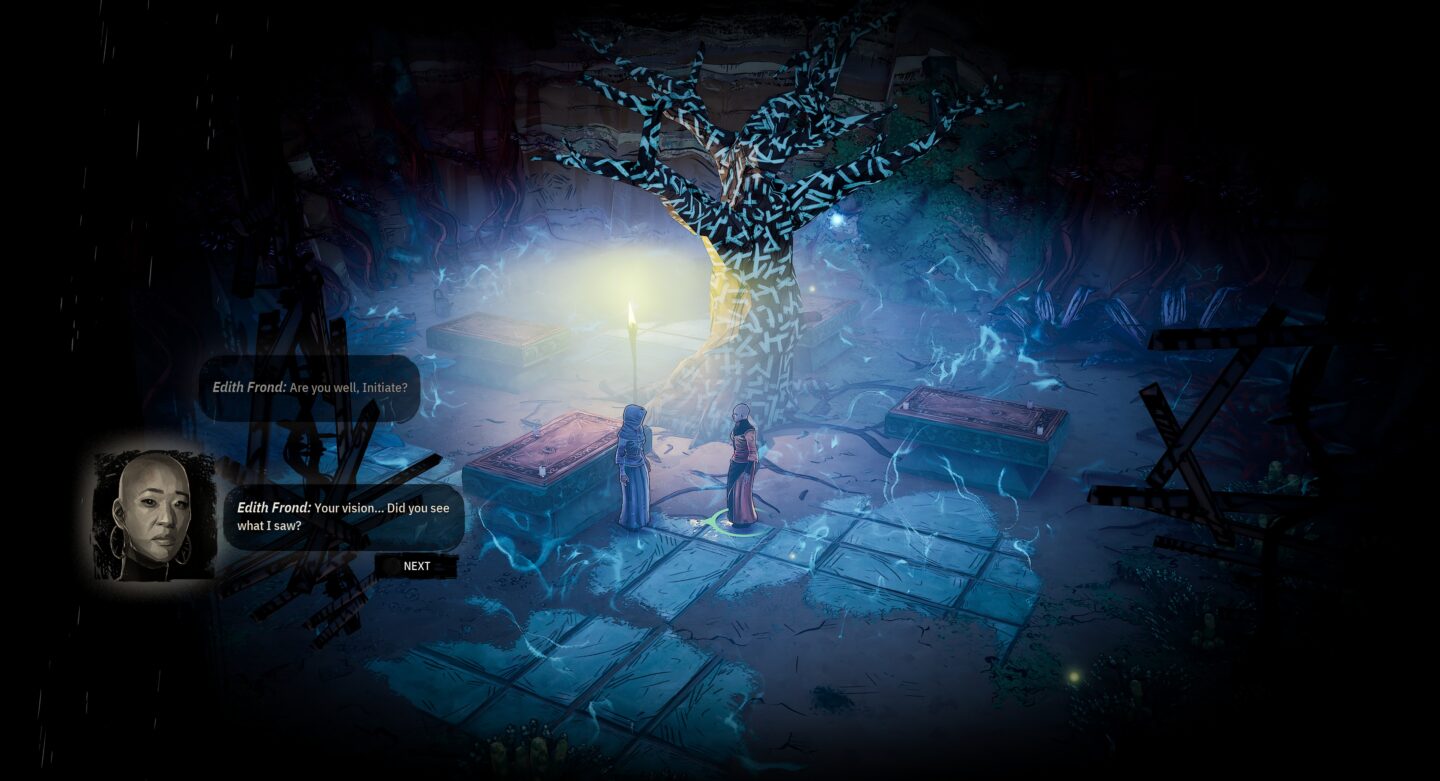Image resolution: width=1440 pixels, height=781 pixels.
Task: Click the 'Your vision...' dialogue bubble
Action: point(345,516)
